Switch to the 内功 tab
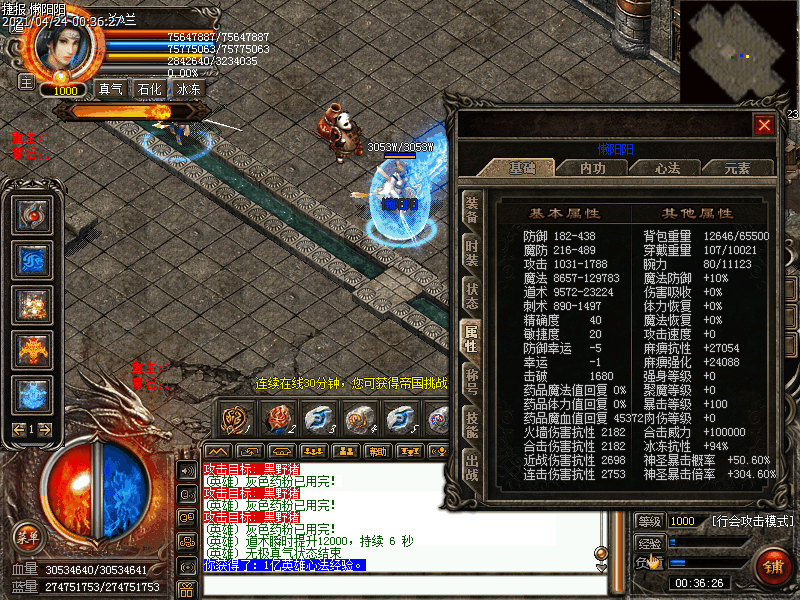 tap(593, 168)
